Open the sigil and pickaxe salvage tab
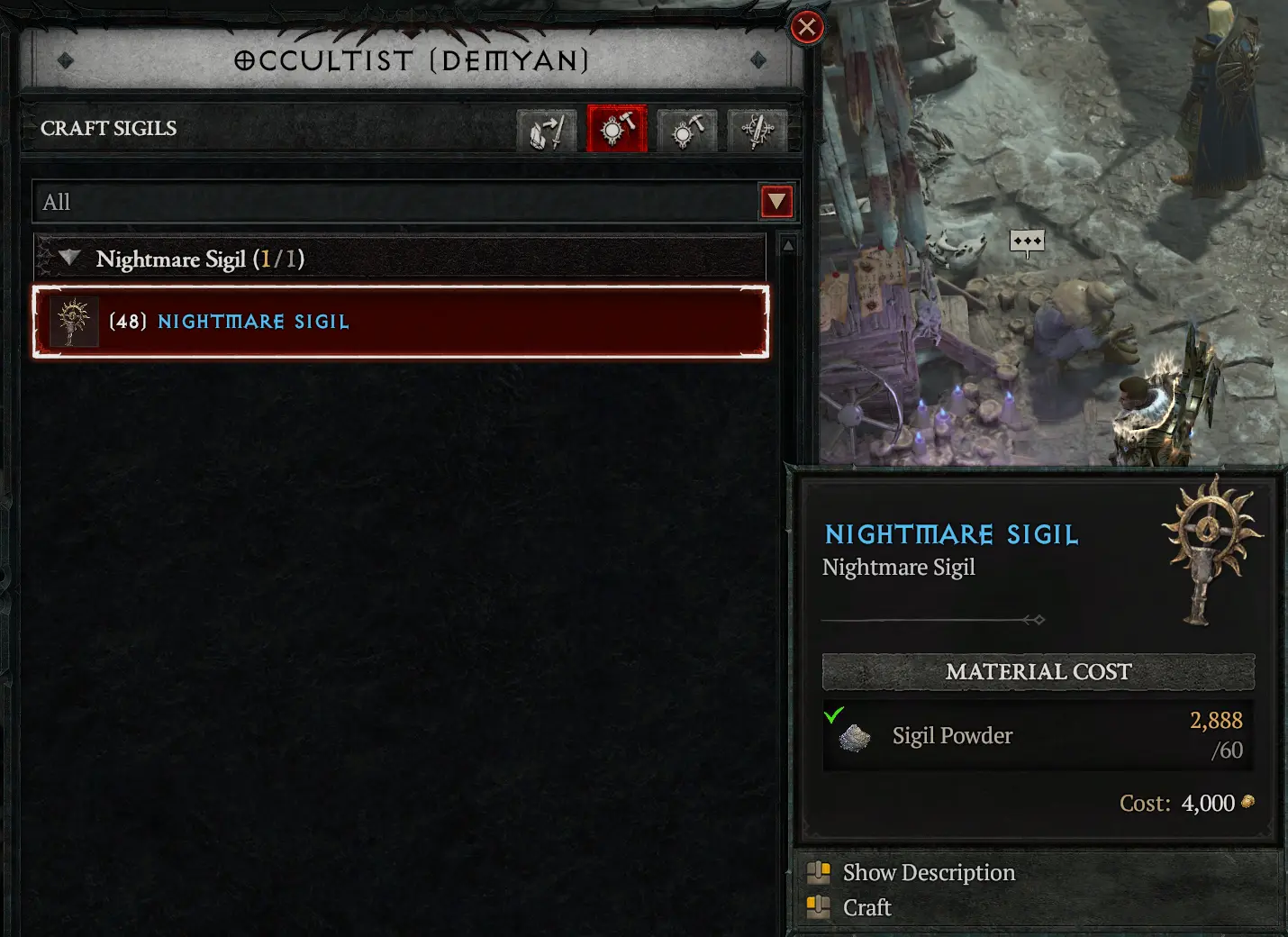 tap(687, 131)
